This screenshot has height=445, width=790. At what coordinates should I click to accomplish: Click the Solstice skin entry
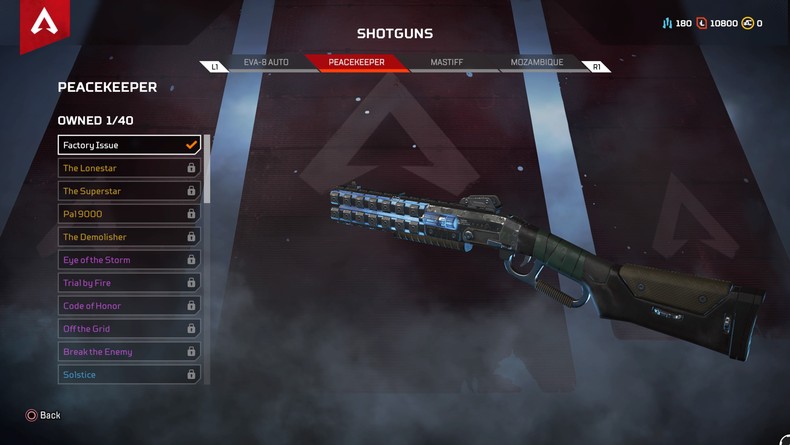(x=129, y=375)
